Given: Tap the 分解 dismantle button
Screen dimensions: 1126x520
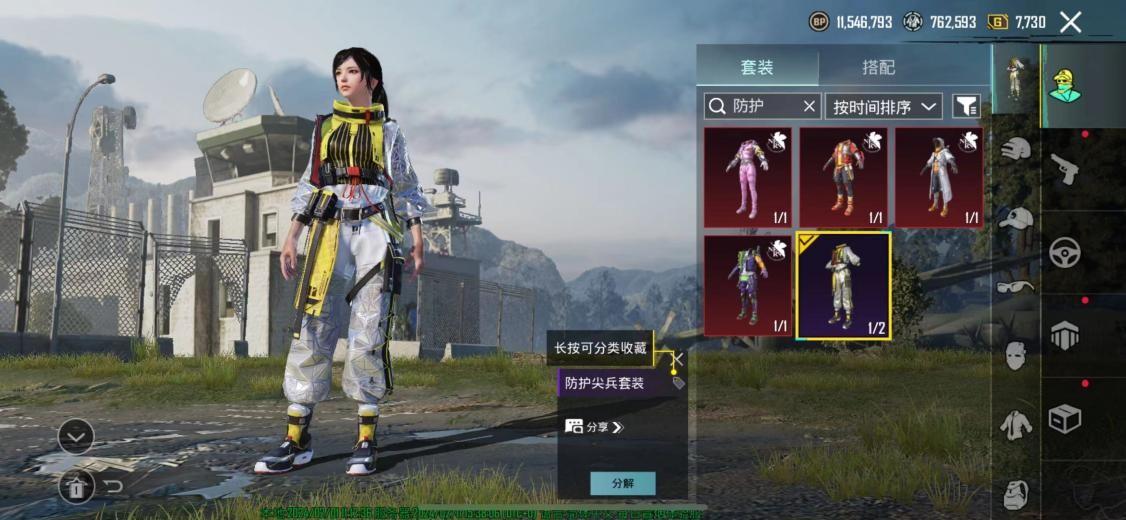Looking at the screenshot, I should point(622,483).
